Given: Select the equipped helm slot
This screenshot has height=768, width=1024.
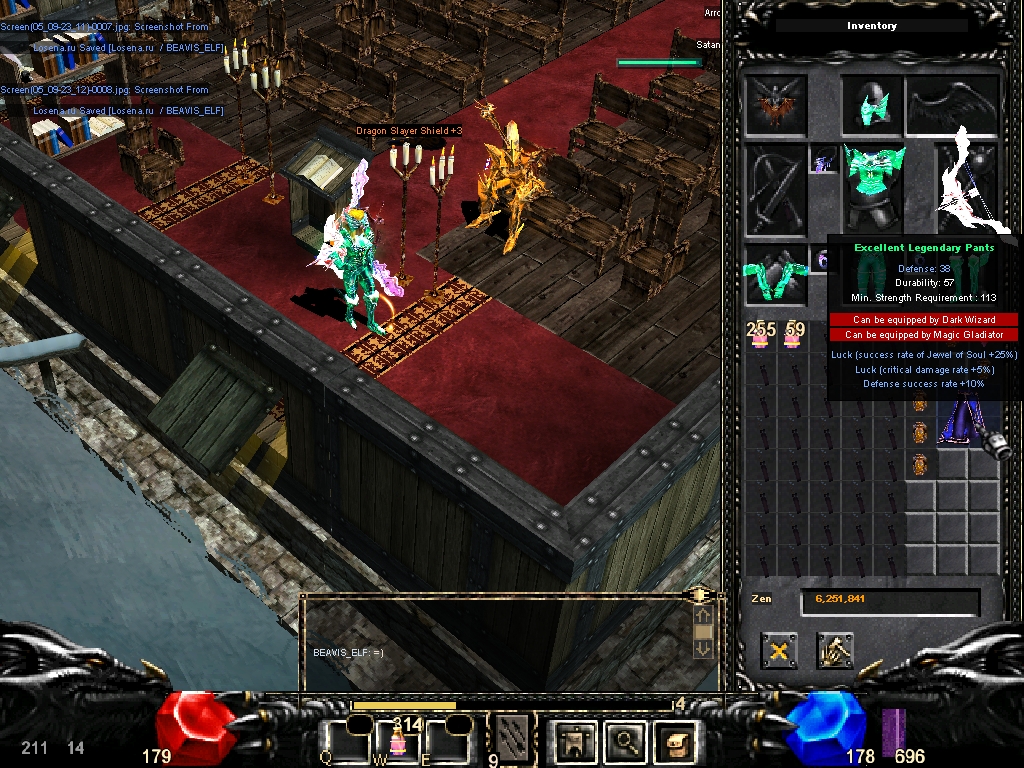Looking at the screenshot, I should (x=871, y=105).
